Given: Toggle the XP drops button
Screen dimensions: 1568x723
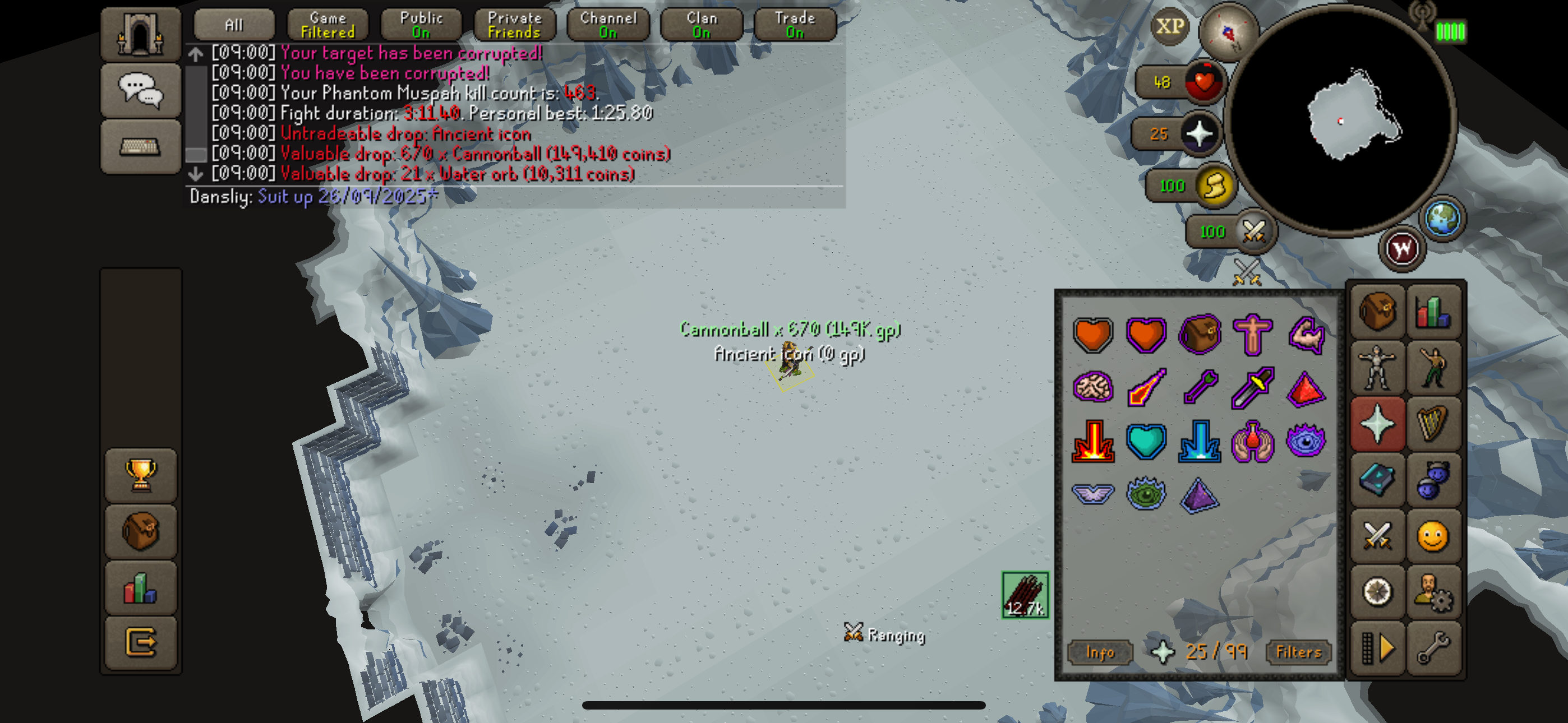Looking at the screenshot, I should click(x=1169, y=27).
